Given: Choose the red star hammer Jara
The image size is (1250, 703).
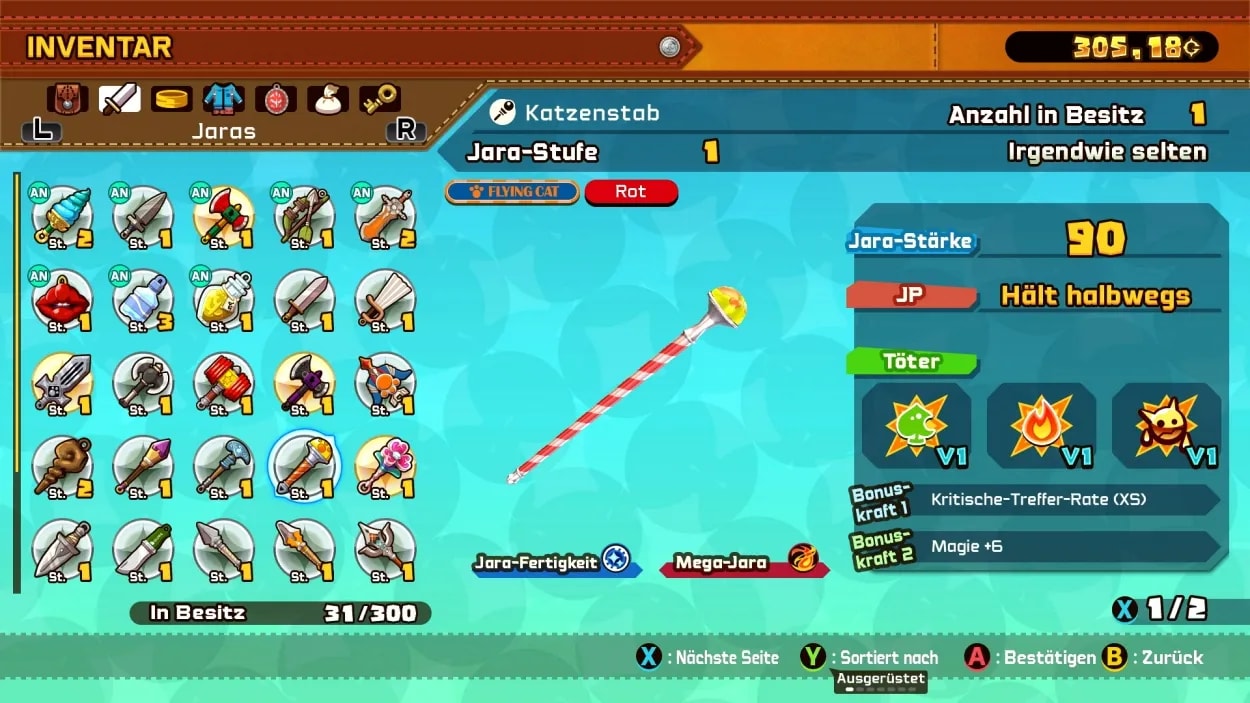Looking at the screenshot, I should point(224,383).
